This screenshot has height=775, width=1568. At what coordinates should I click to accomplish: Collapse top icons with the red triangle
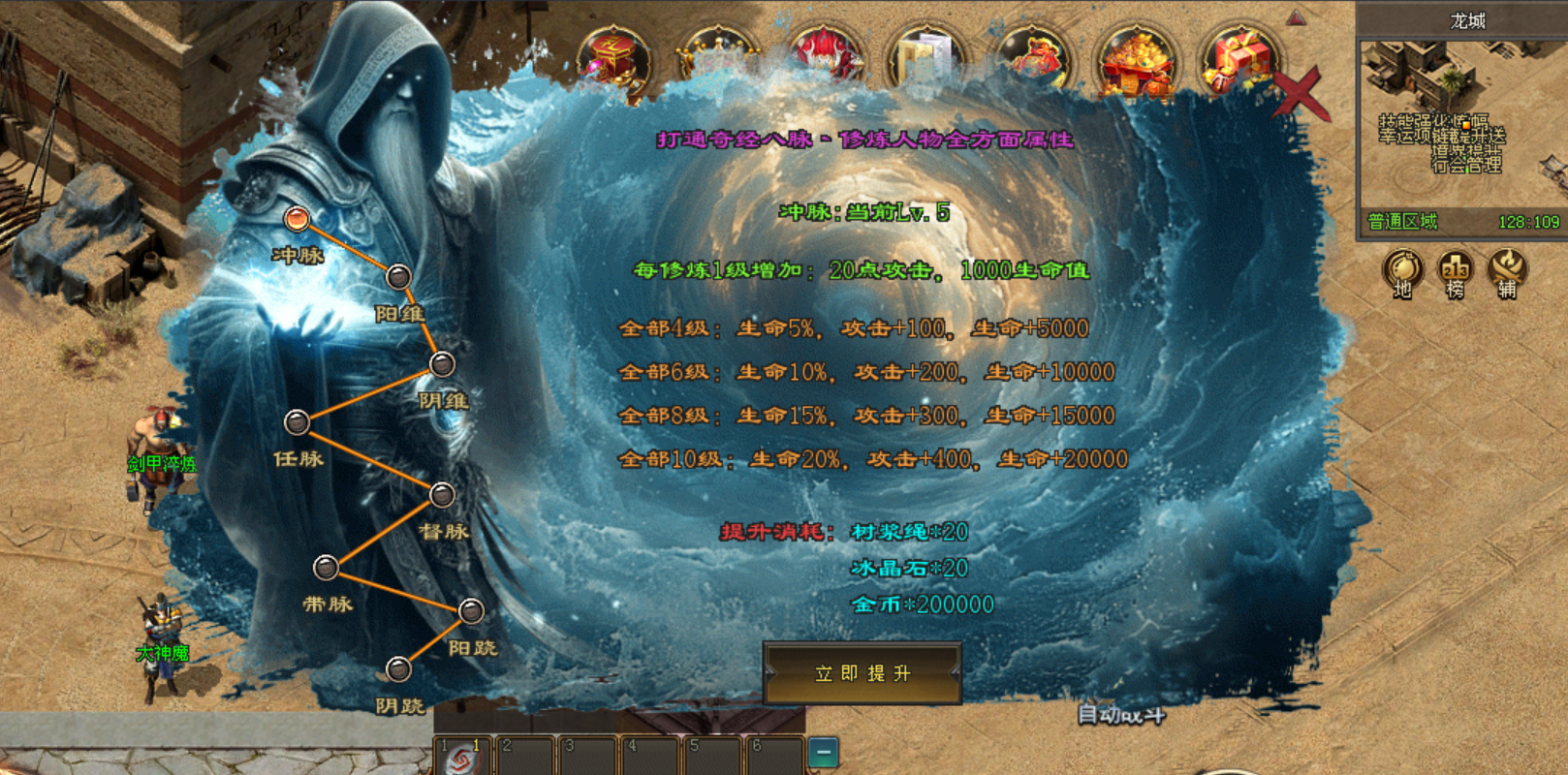pos(1296,17)
